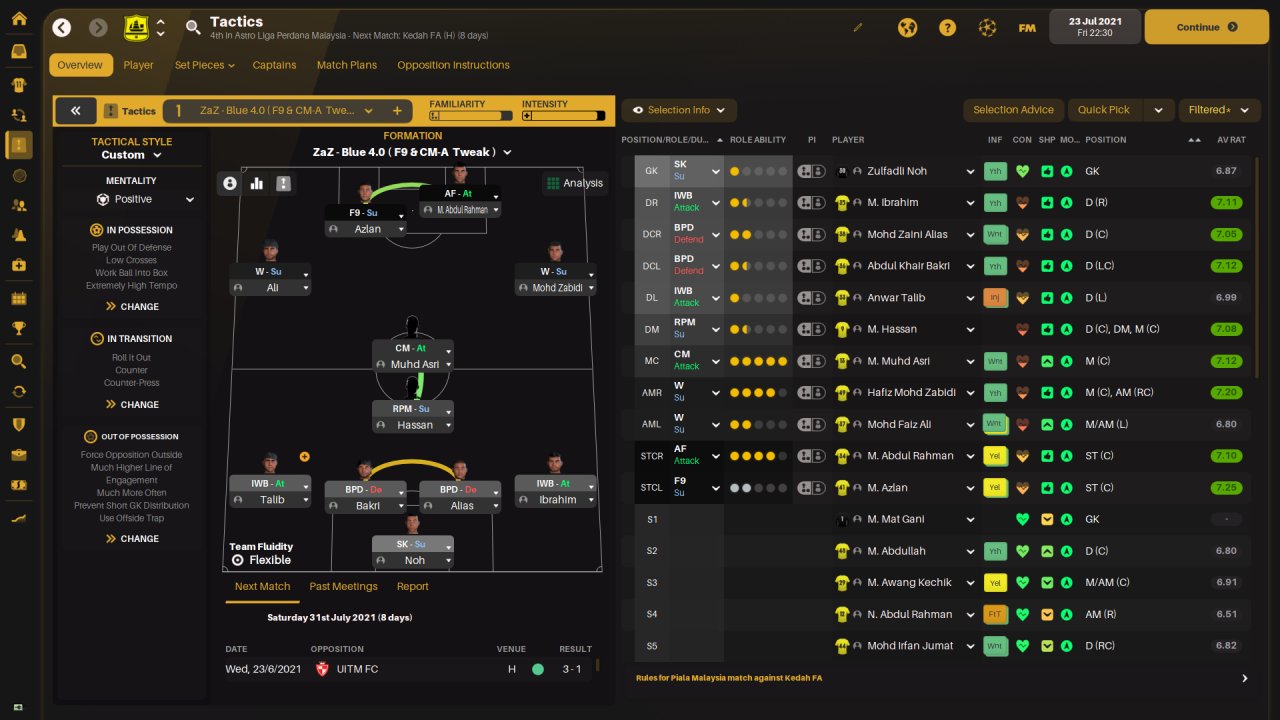Open the Analysis view on pitch

tap(574, 183)
